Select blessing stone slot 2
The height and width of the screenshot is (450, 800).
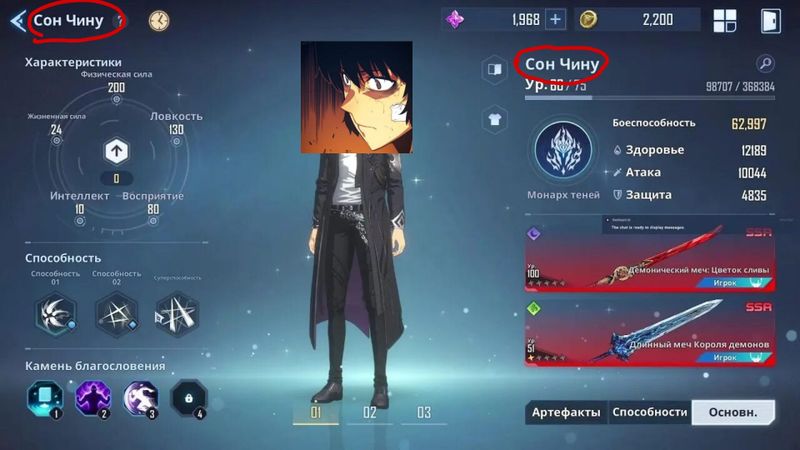92,398
